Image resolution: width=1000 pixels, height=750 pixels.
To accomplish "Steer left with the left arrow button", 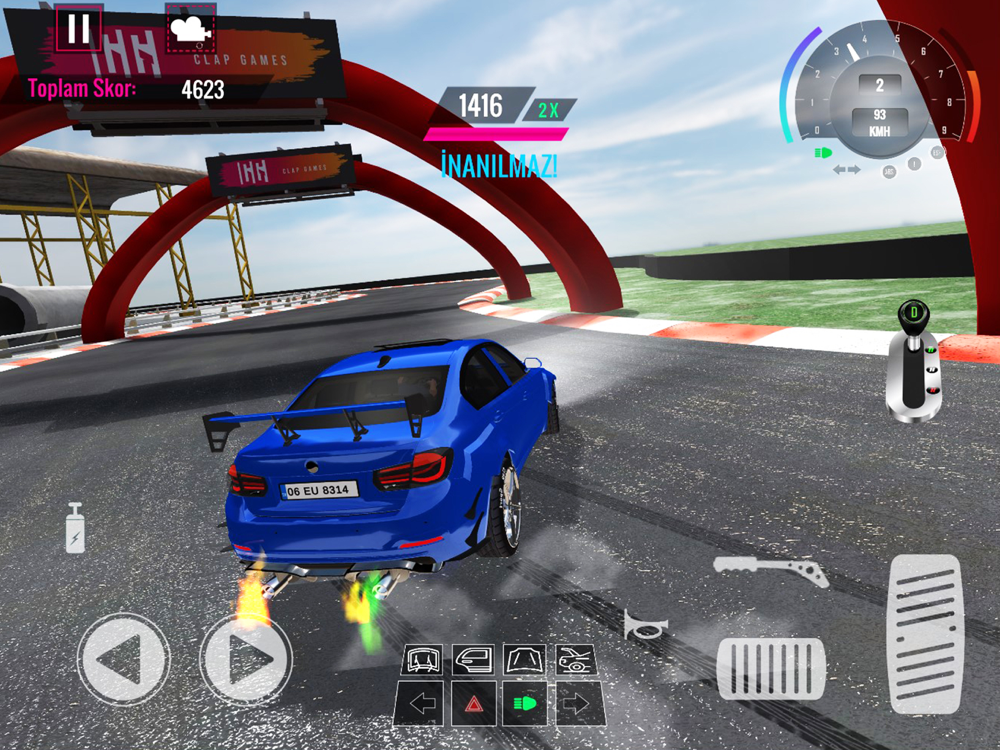I will pos(123,659).
